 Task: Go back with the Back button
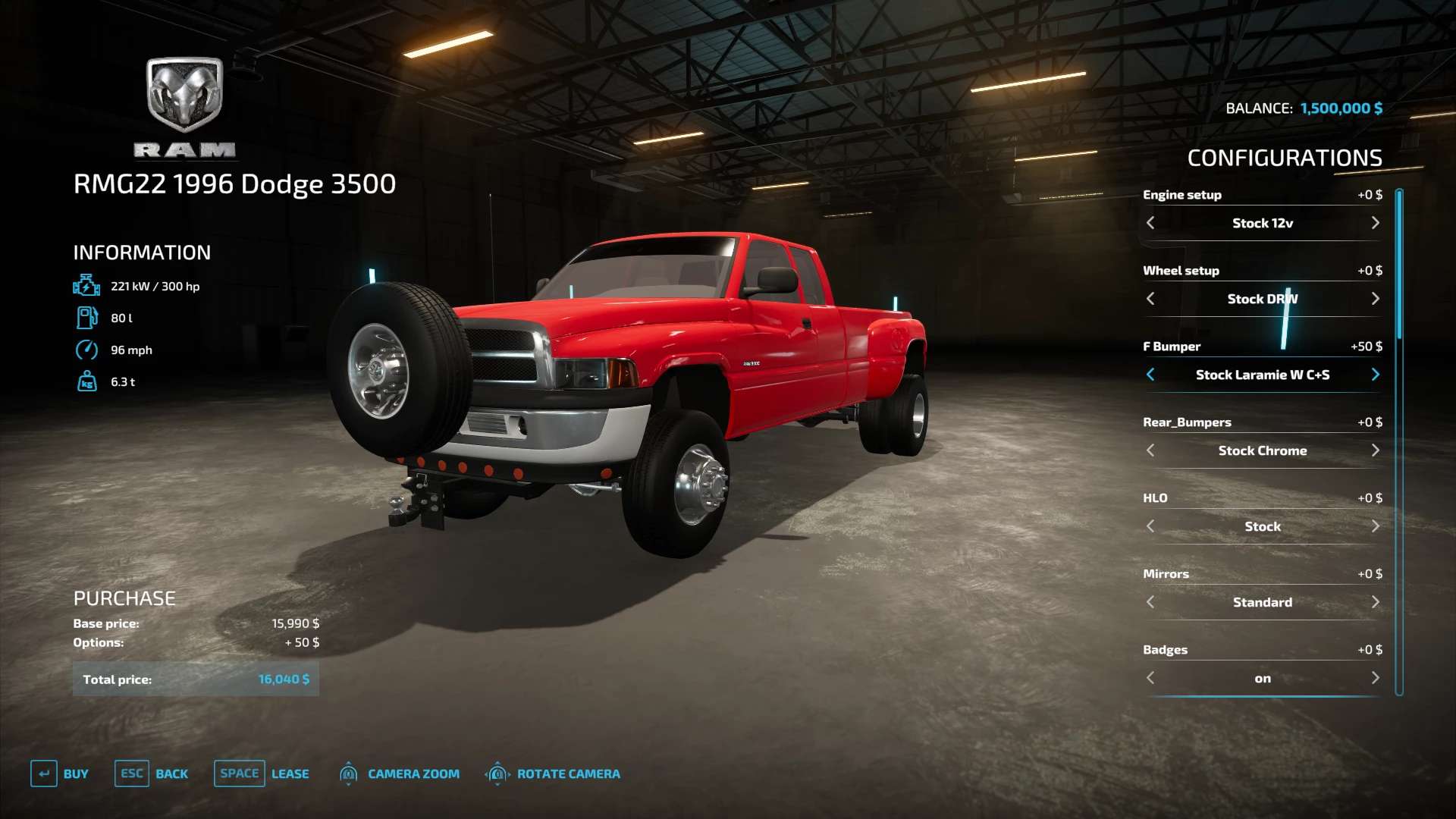click(x=152, y=773)
